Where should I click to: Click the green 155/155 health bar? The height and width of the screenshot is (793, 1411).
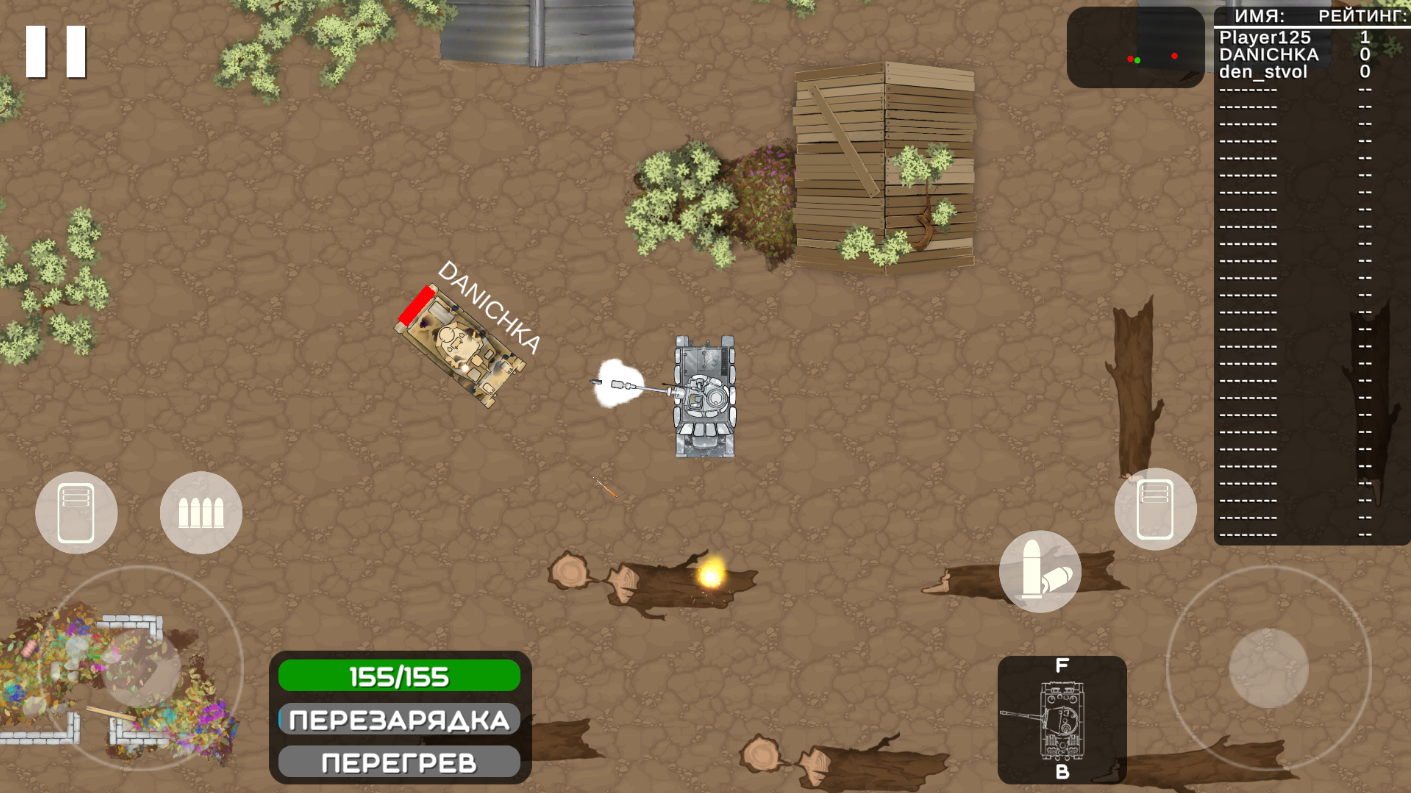[399, 676]
